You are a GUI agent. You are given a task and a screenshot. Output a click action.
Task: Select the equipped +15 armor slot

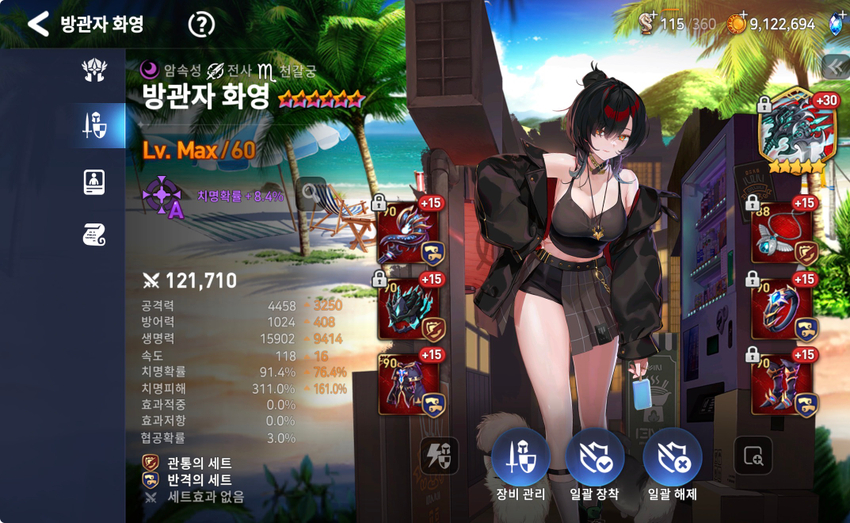[x=408, y=383]
